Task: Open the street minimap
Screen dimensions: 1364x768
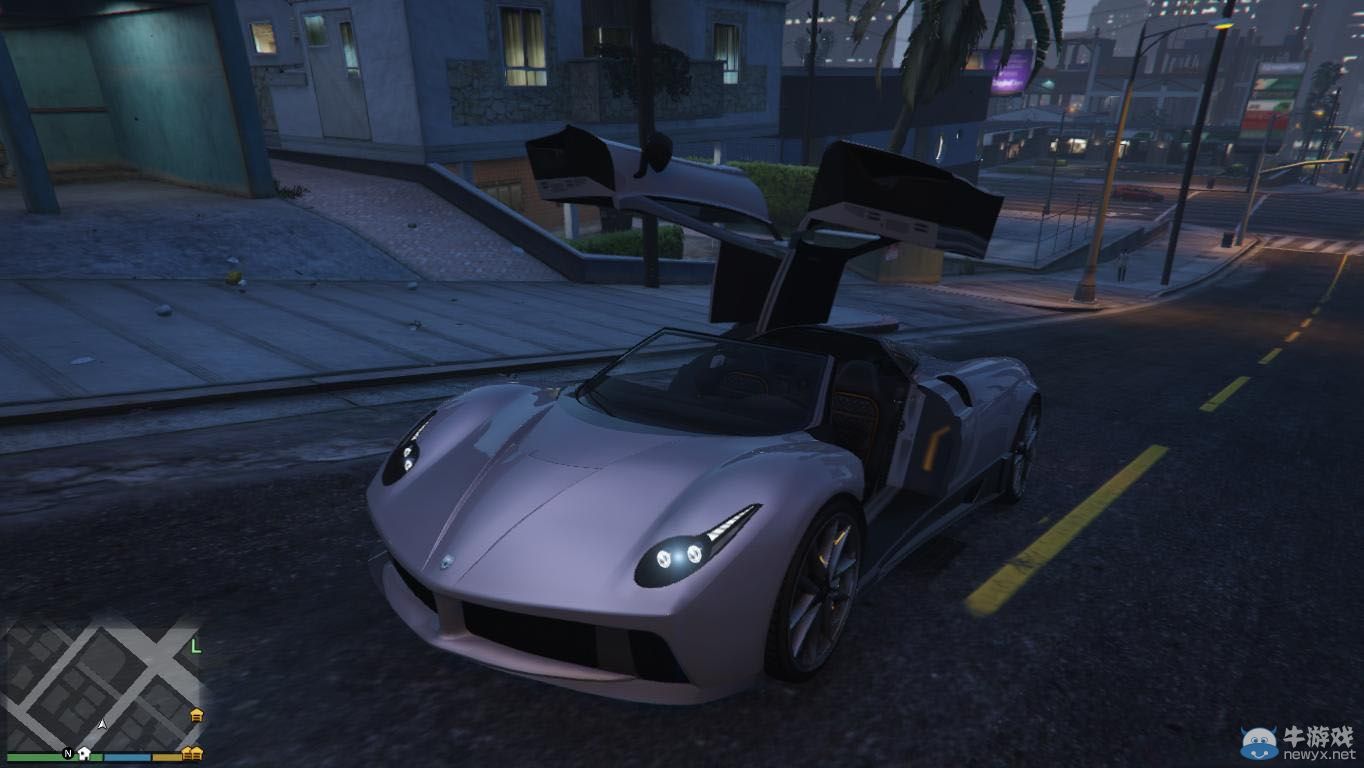Action: point(100,680)
